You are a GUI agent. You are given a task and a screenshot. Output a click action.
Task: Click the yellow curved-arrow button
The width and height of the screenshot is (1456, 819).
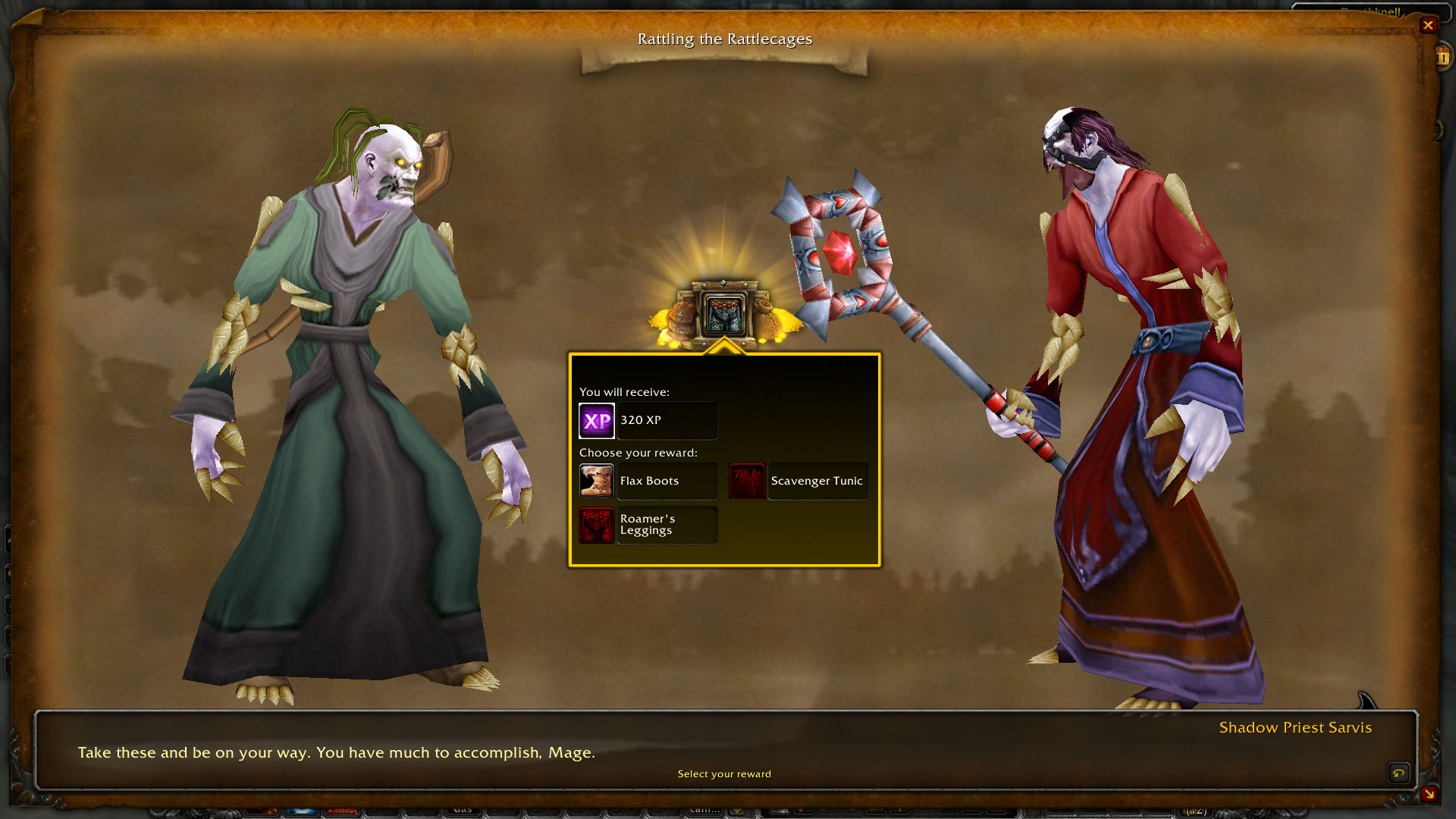1398,773
